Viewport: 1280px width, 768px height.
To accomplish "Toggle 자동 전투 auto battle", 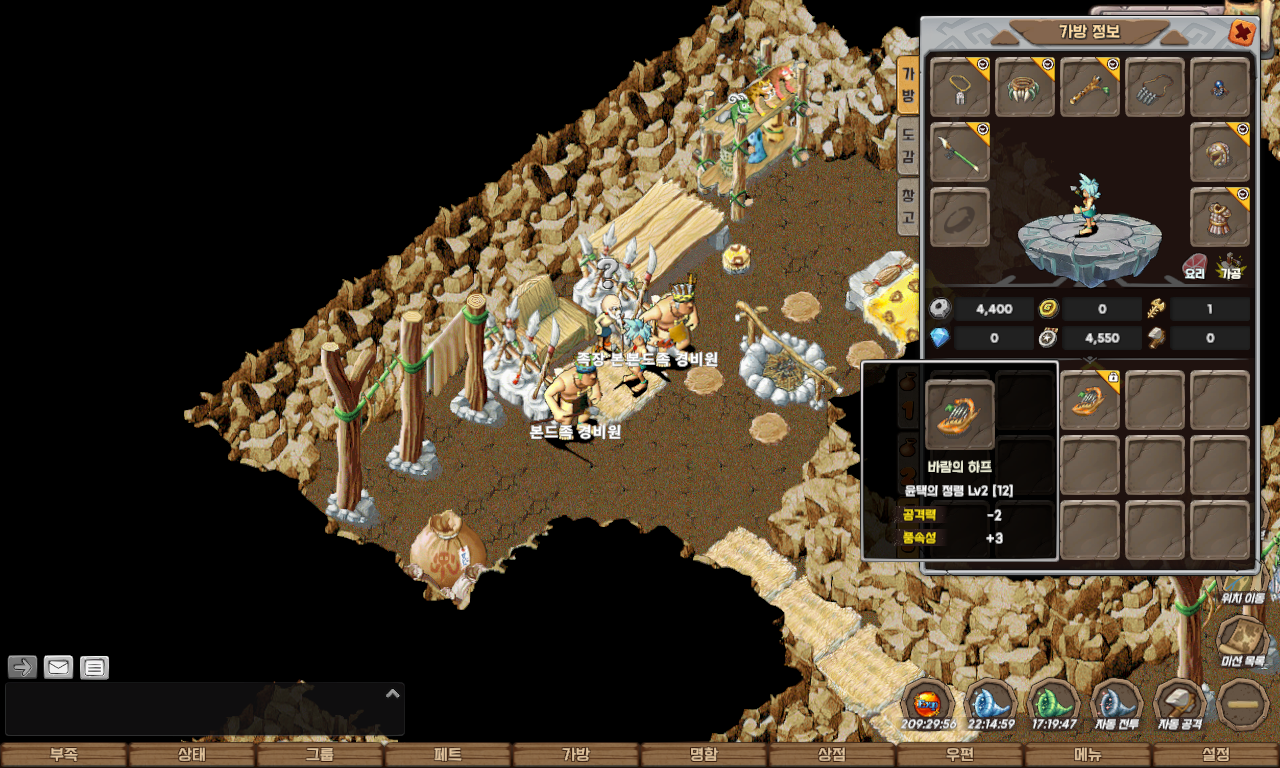I will click(1116, 705).
